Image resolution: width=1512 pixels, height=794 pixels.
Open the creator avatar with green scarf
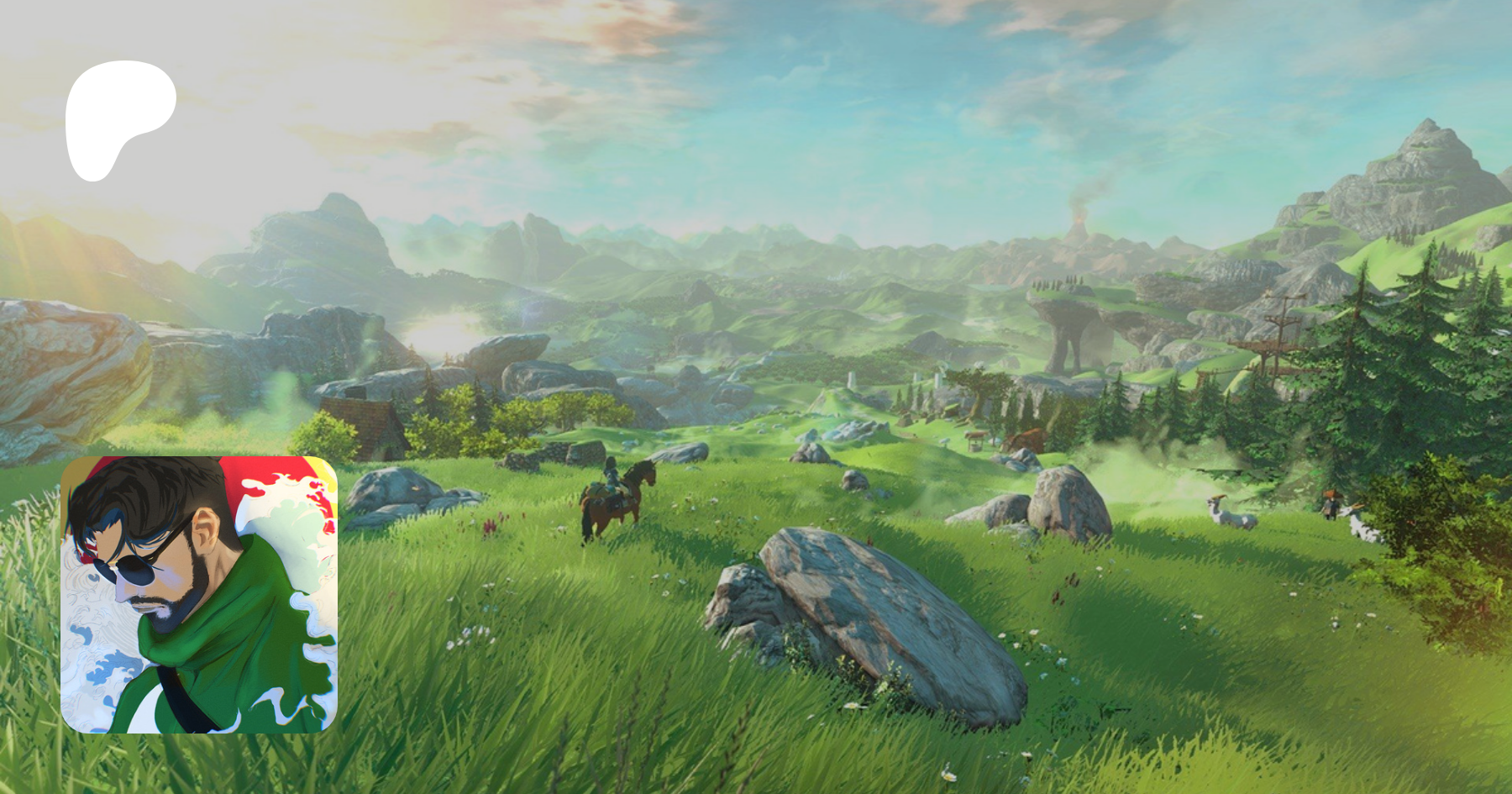[199, 594]
